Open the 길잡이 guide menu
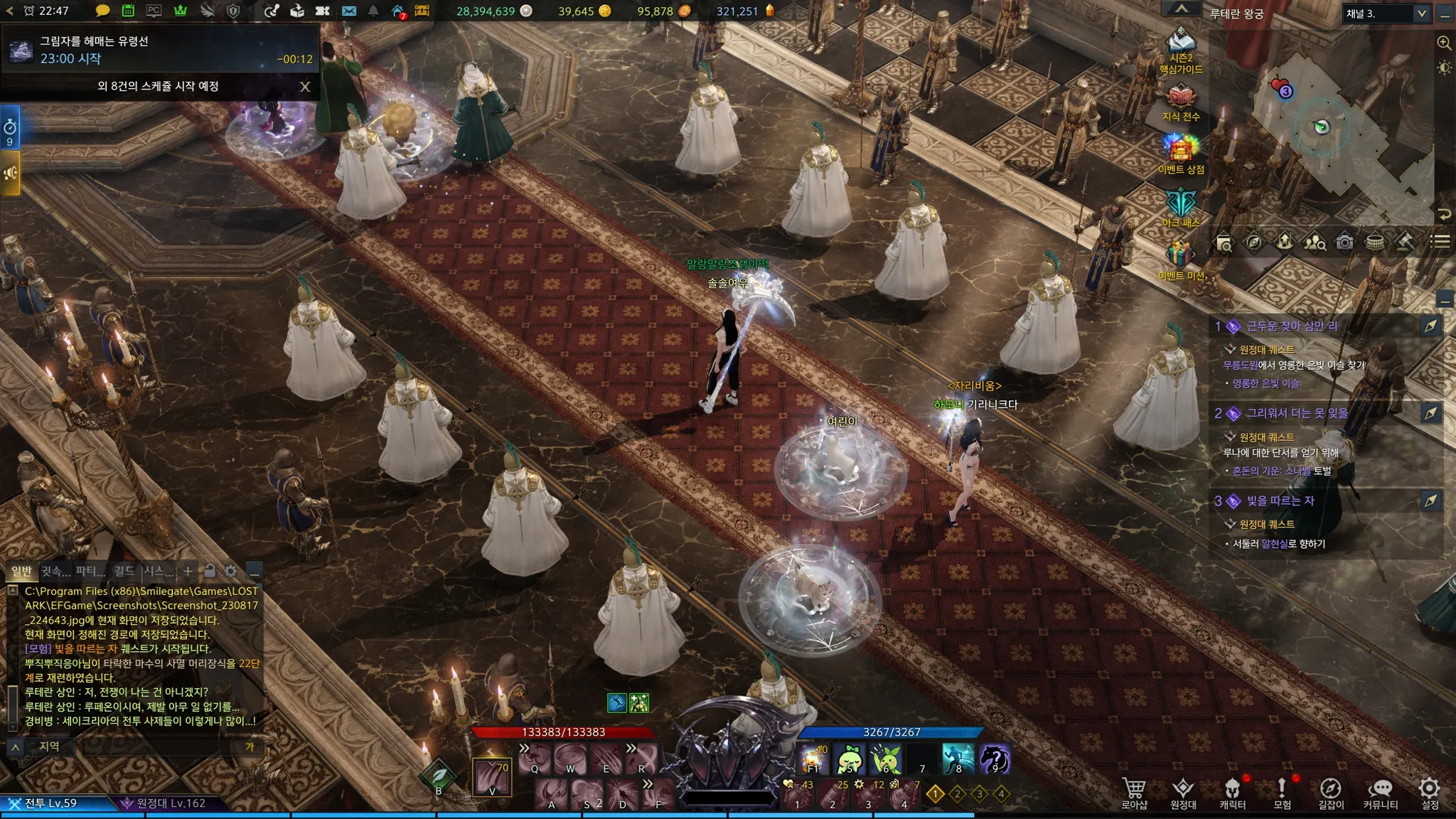 coord(1331,793)
